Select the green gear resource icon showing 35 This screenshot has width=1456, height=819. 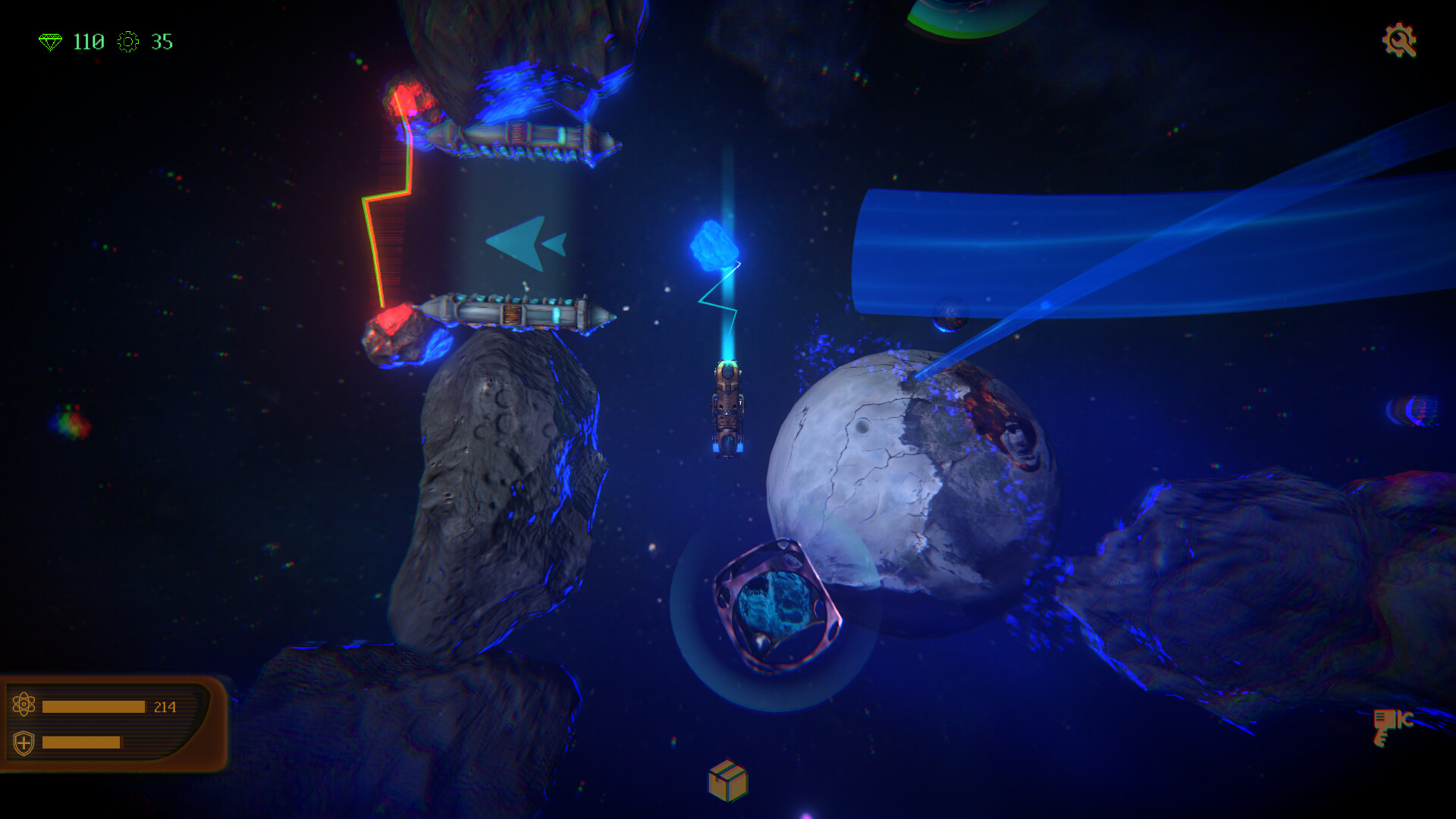click(129, 42)
